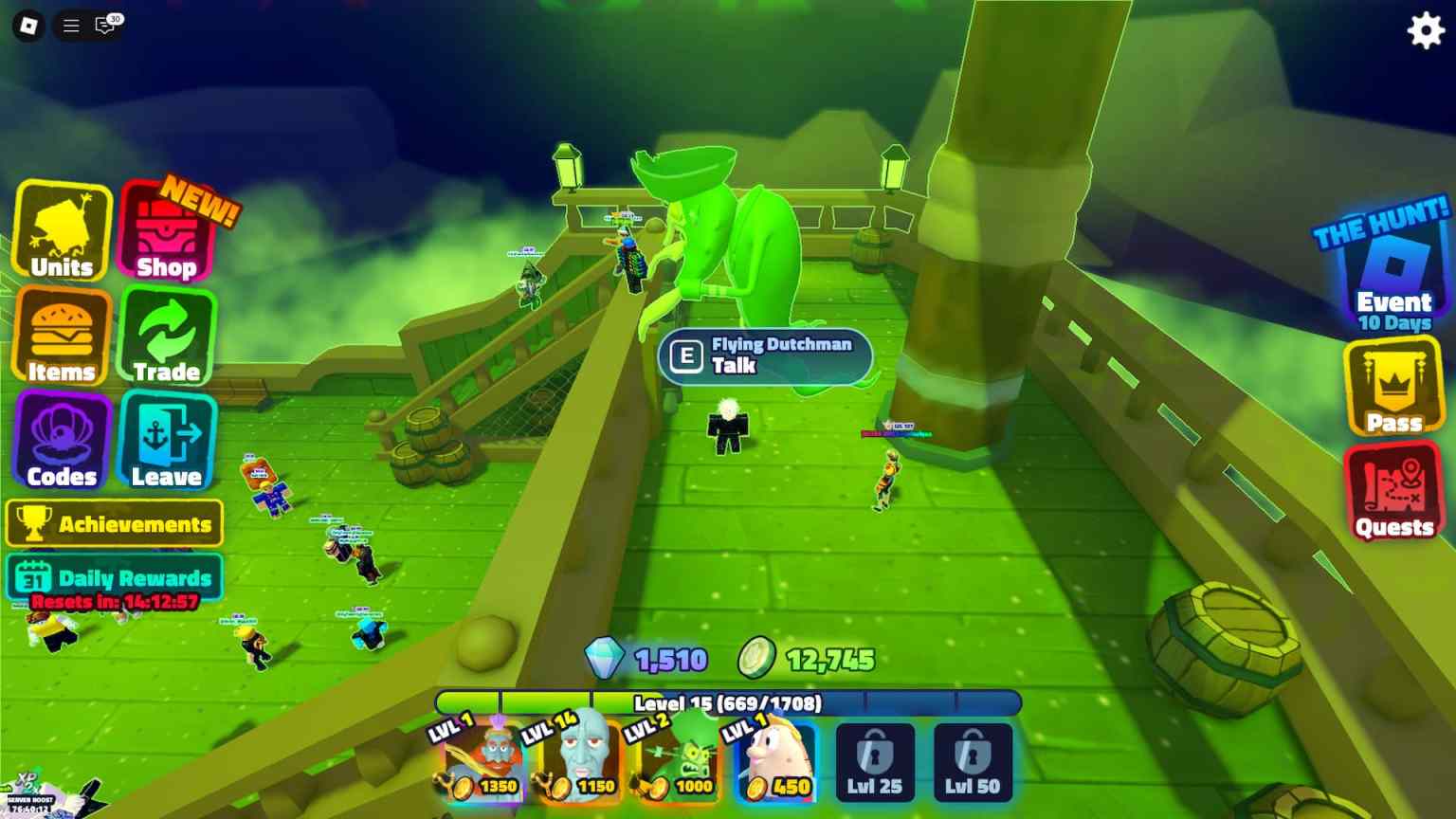This screenshot has height=819, width=1456.
Task: Select the LVL 14 Squidward unit
Action: coord(578,761)
